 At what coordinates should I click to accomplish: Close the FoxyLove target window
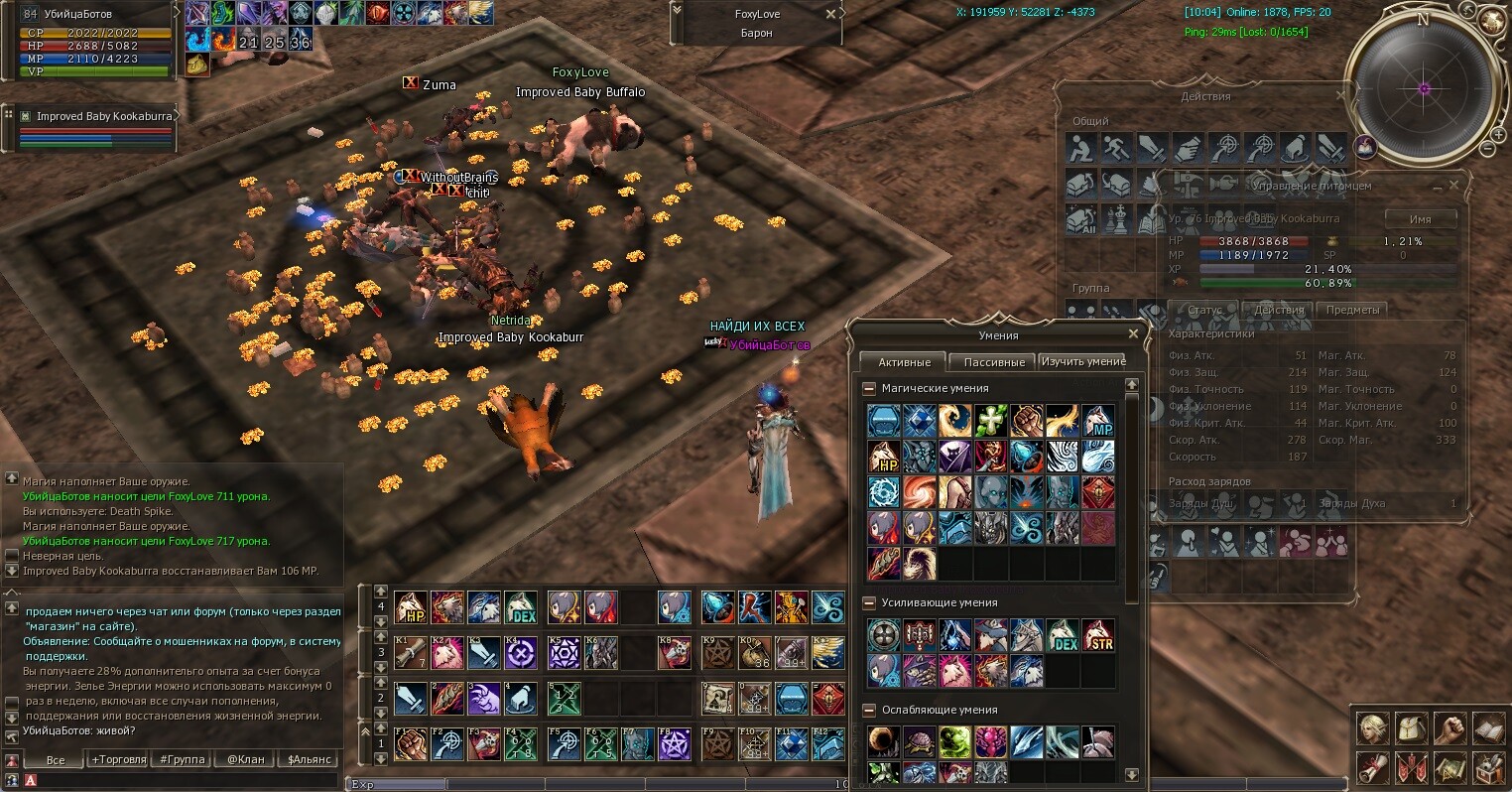[x=830, y=15]
